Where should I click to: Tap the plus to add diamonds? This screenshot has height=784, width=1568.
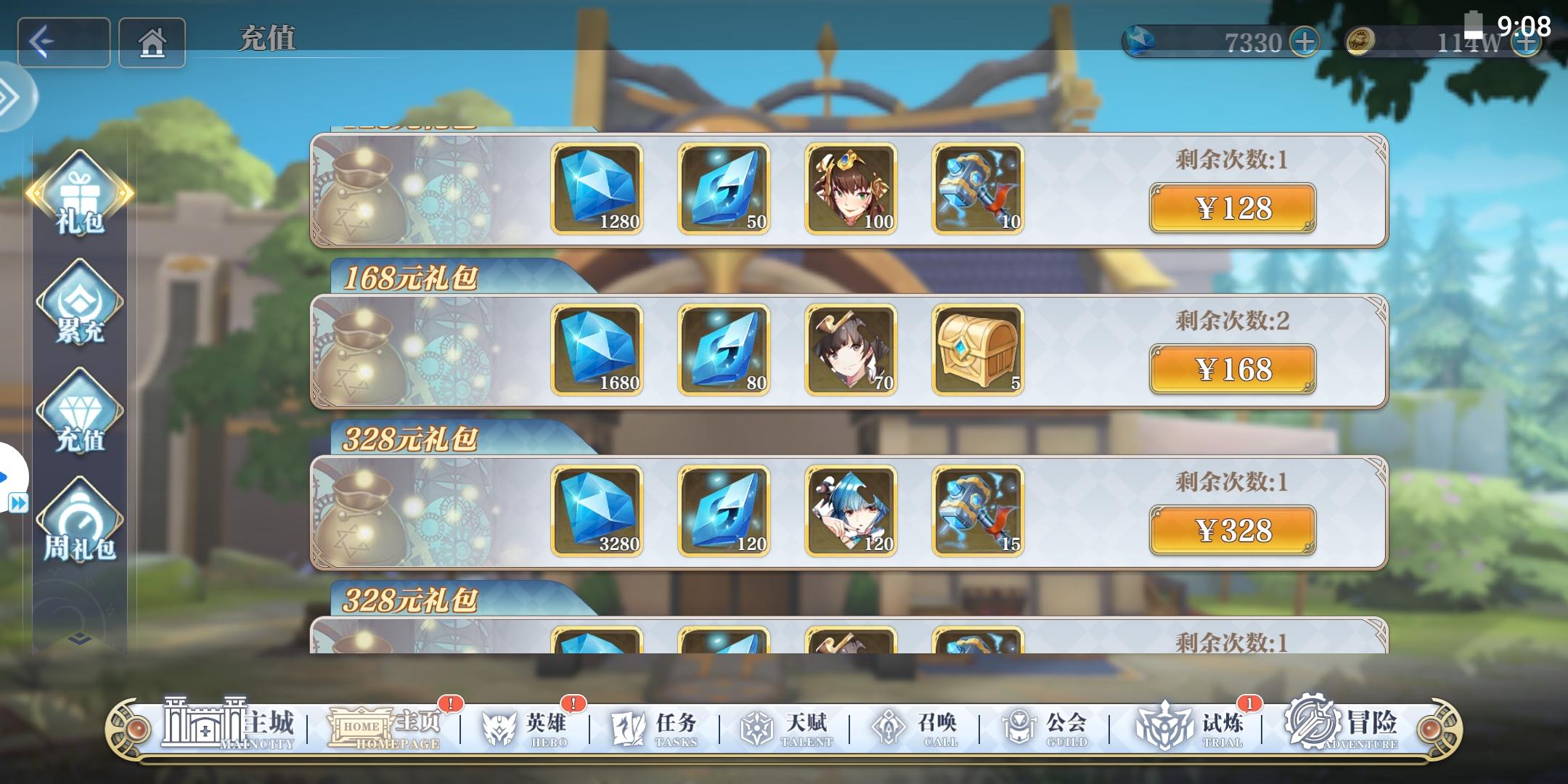[x=1304, y=41]
